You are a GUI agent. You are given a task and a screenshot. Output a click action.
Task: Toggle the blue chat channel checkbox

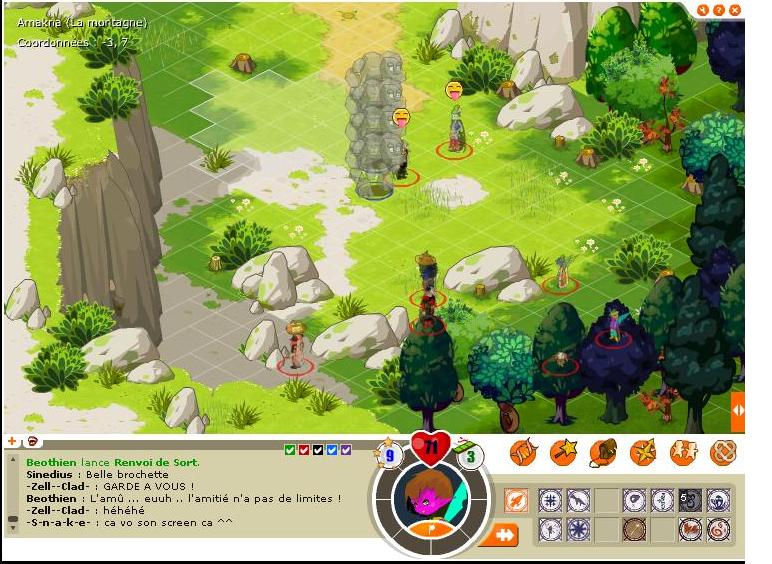pos(332,450)
